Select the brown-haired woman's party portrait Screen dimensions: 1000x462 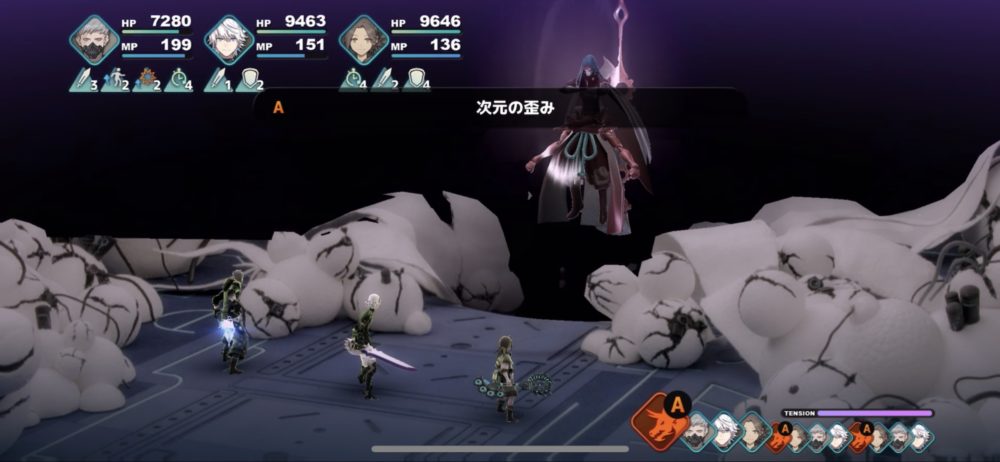click(363, 40)
